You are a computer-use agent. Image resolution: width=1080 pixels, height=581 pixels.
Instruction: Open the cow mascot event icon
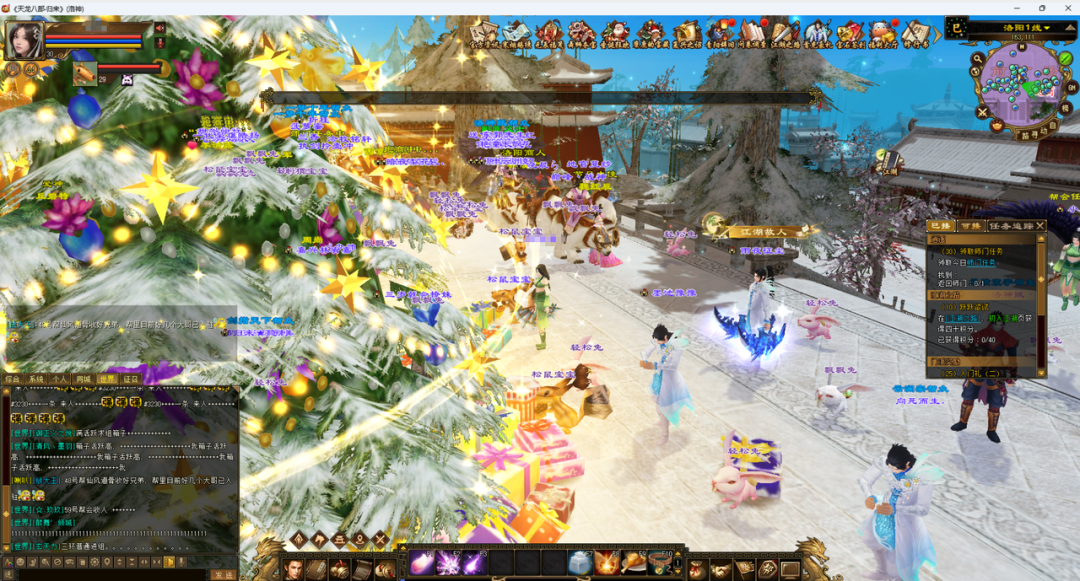(881, 32)
